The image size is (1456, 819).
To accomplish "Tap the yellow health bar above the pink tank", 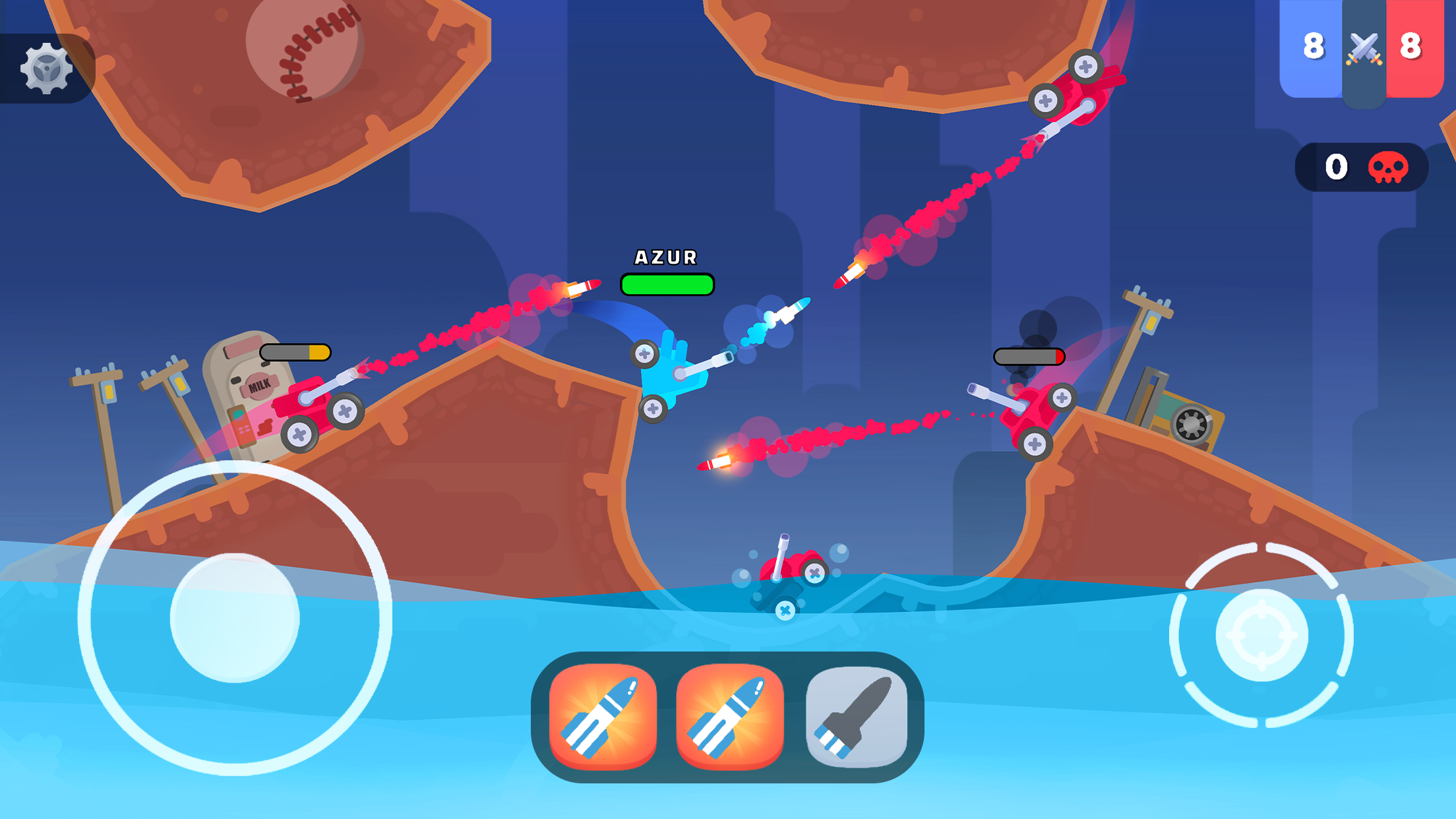I will pyautogui.click(x=296, y=351).
